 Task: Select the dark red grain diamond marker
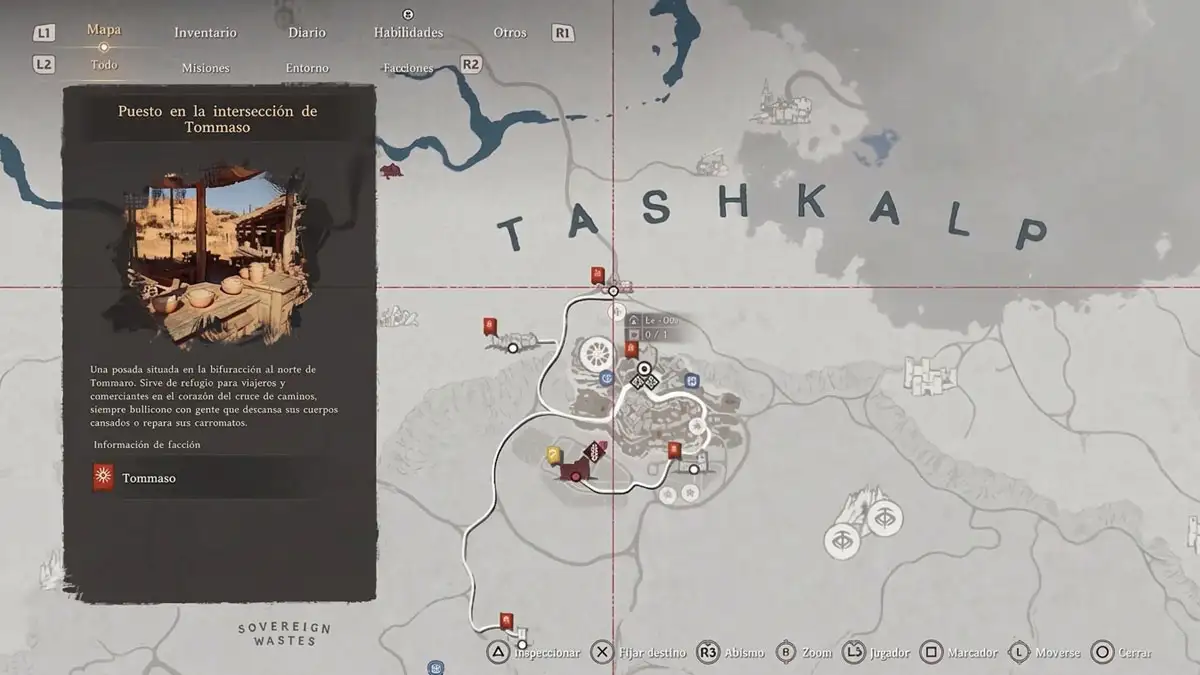pos(596,451)
